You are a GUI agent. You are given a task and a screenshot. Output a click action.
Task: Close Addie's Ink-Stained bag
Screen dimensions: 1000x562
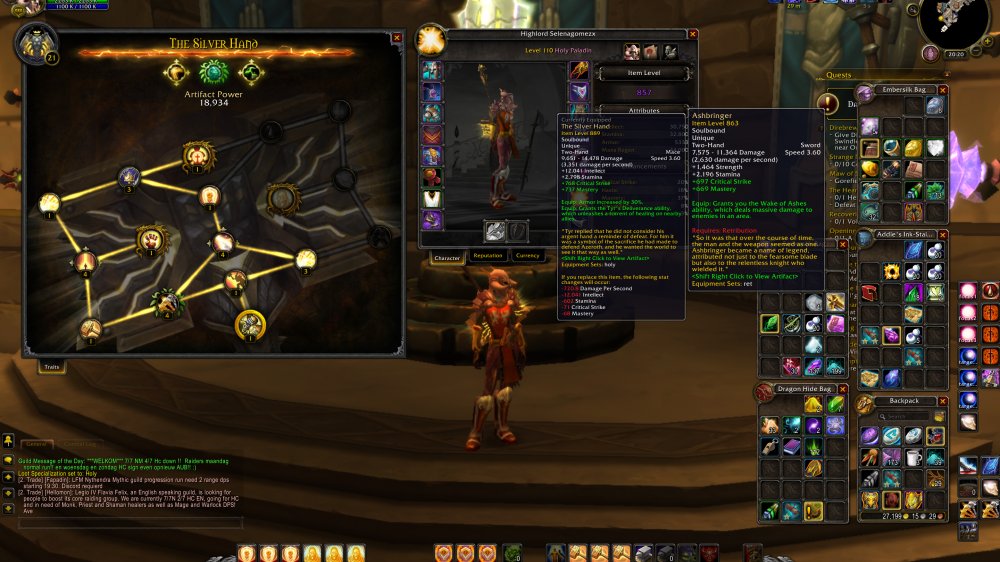(942, 235)
